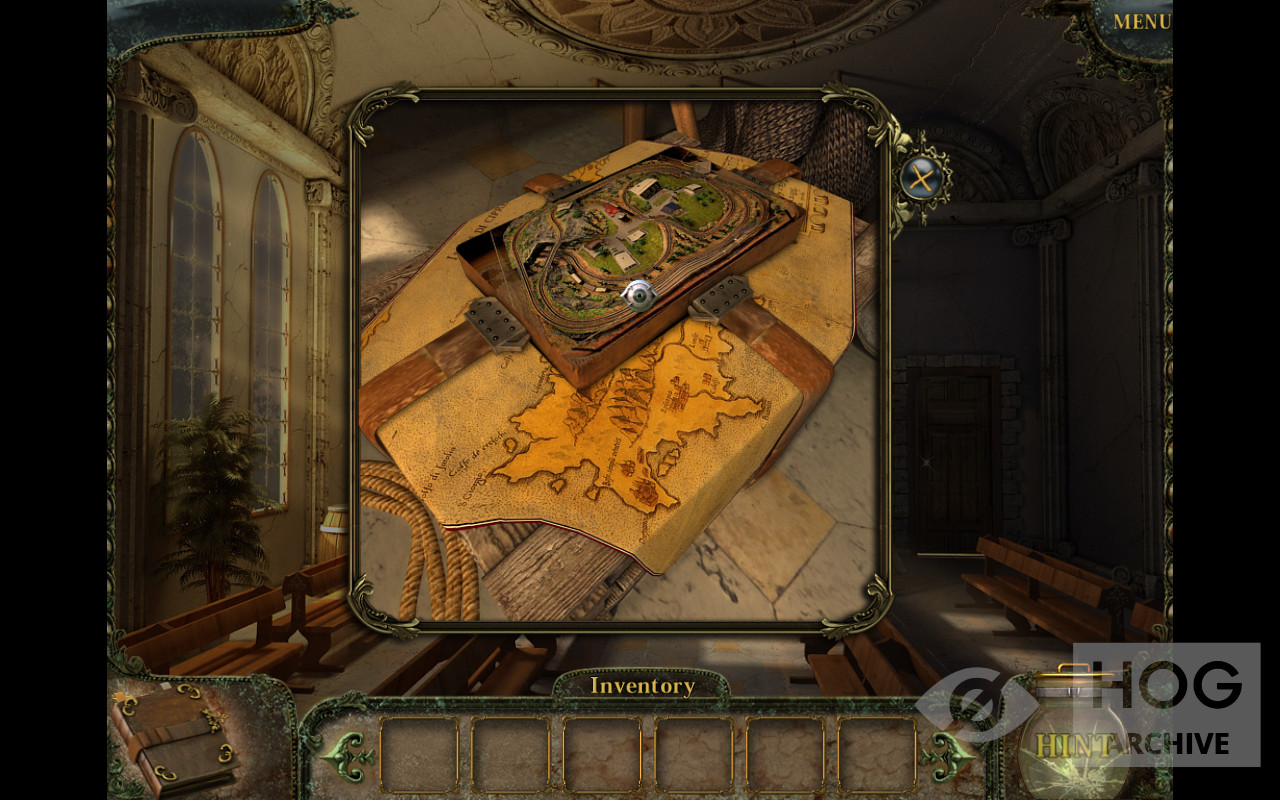Open the Menu button
The width and height of the screenshot is (1280, 800).
(1140, 22)
